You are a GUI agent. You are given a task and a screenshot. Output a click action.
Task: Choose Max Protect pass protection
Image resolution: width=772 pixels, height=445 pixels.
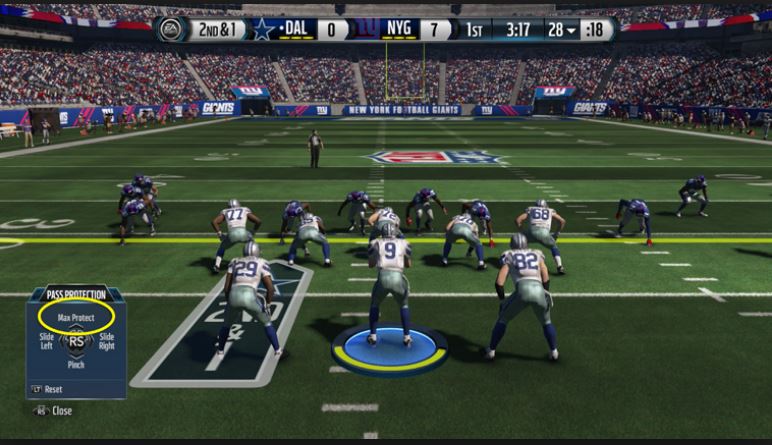point(75,317)
